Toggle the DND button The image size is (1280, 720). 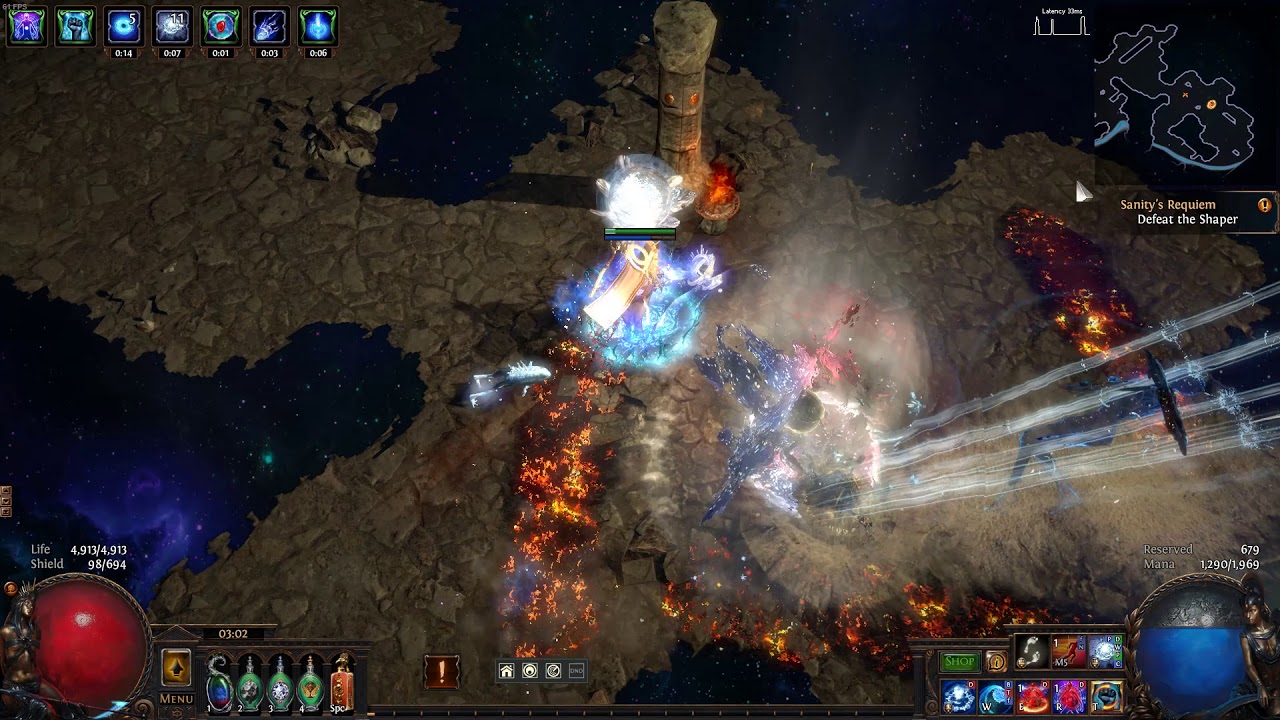(x=576, y=671)
